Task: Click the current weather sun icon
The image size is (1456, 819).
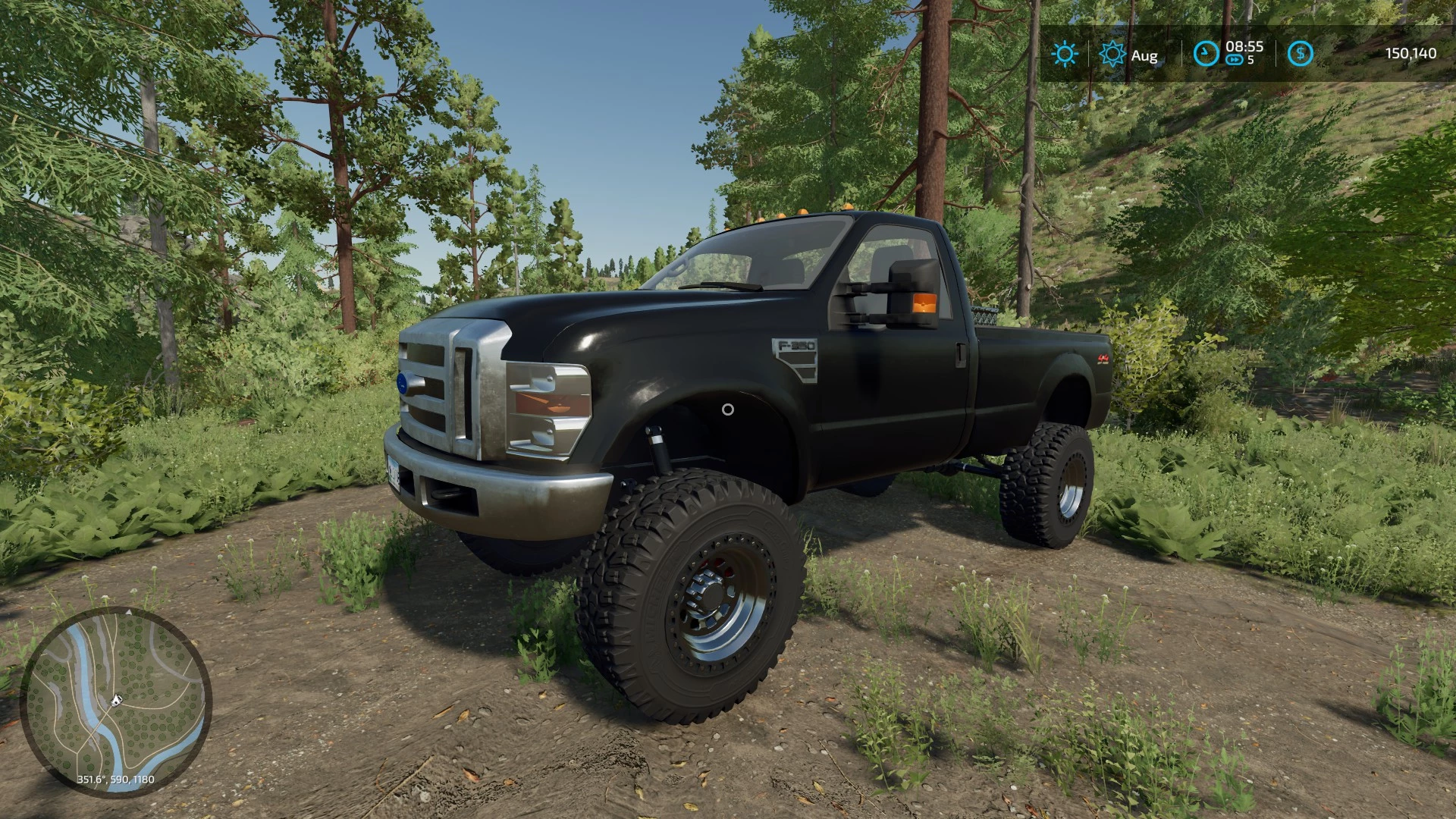Action: [x=1065, y=55]
